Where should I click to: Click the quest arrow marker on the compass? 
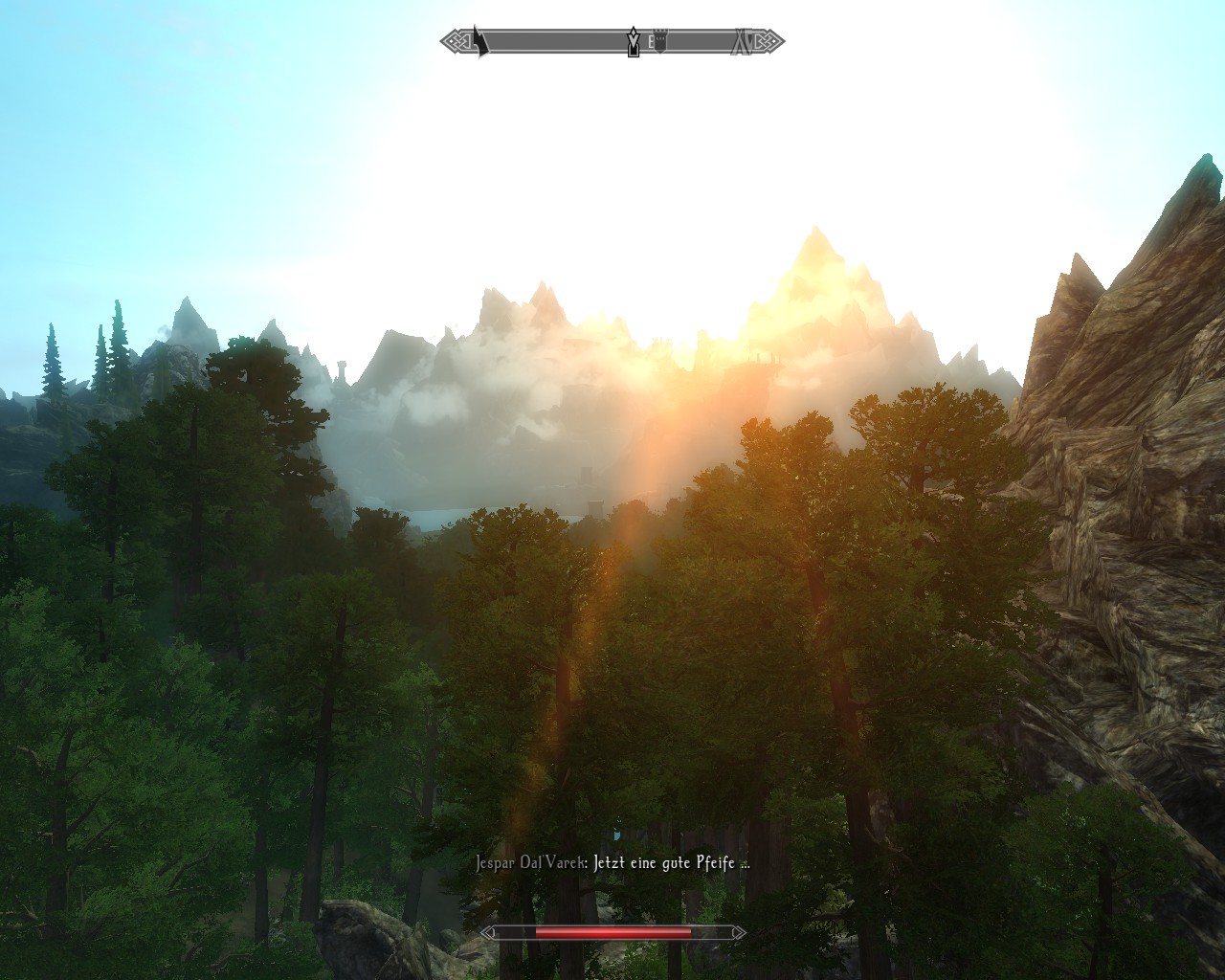click(x=633, y=42)
